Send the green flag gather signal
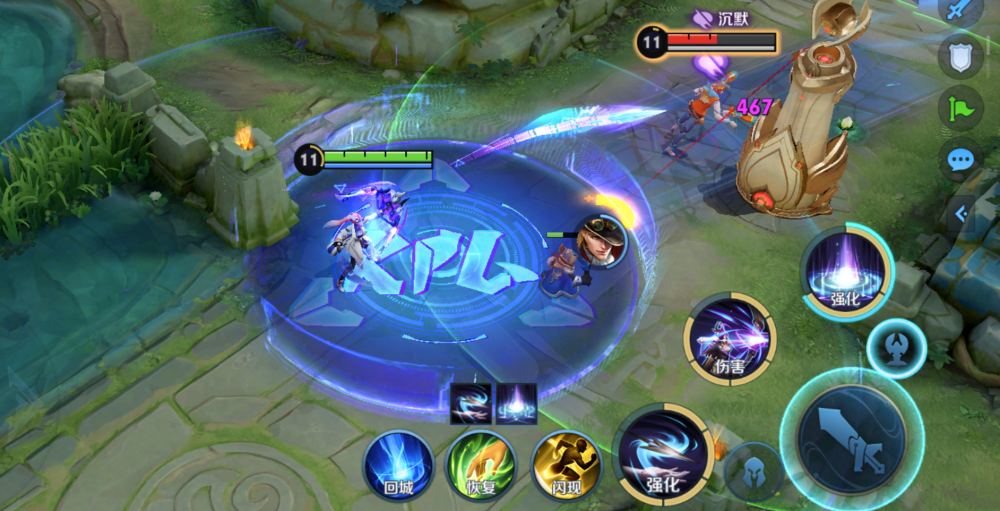 point(960,108)
